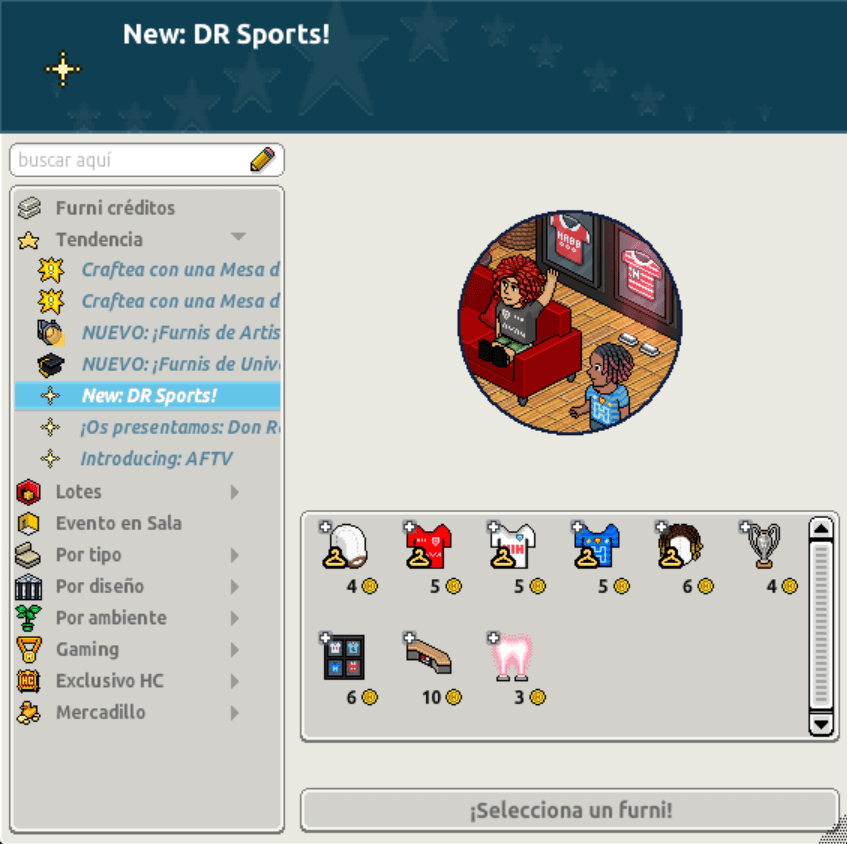Click the buscar aquí search field
The width and height of the screenshot is (847, 844).
130,160
